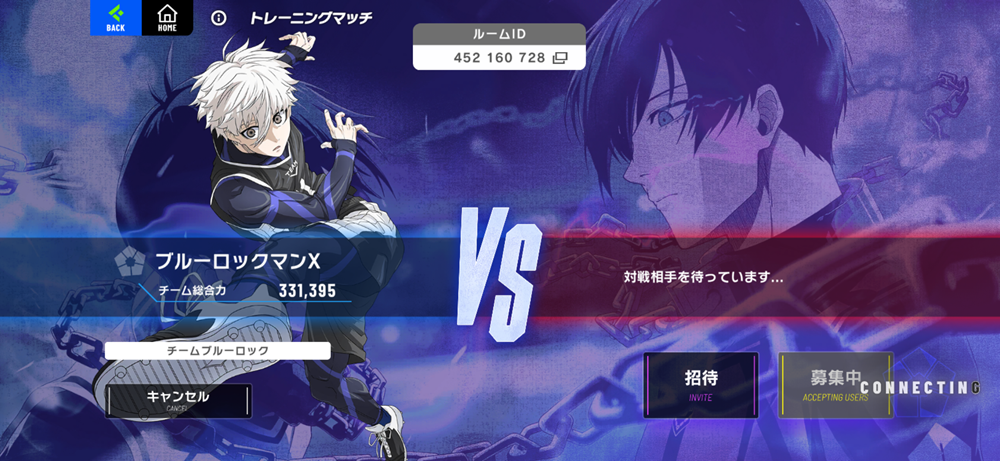This screenshot has height=461, width=1000.
Task: Return to the HOME screen
Action: click(167, 18)
